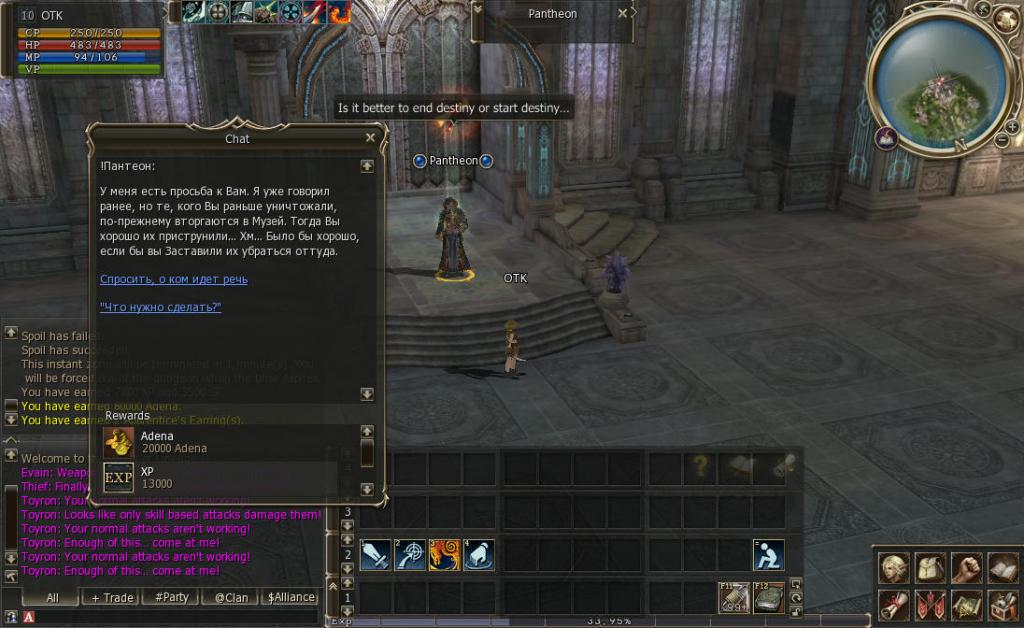This screenshot has height=628, width=1024.
Task: Activate the orange flame swirl skill
Action: click(444, 555)
